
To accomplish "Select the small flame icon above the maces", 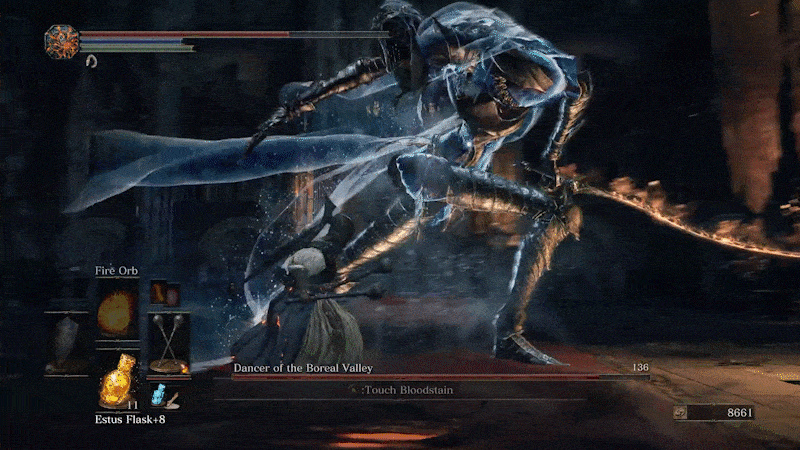I will click(x=159, y=293).
